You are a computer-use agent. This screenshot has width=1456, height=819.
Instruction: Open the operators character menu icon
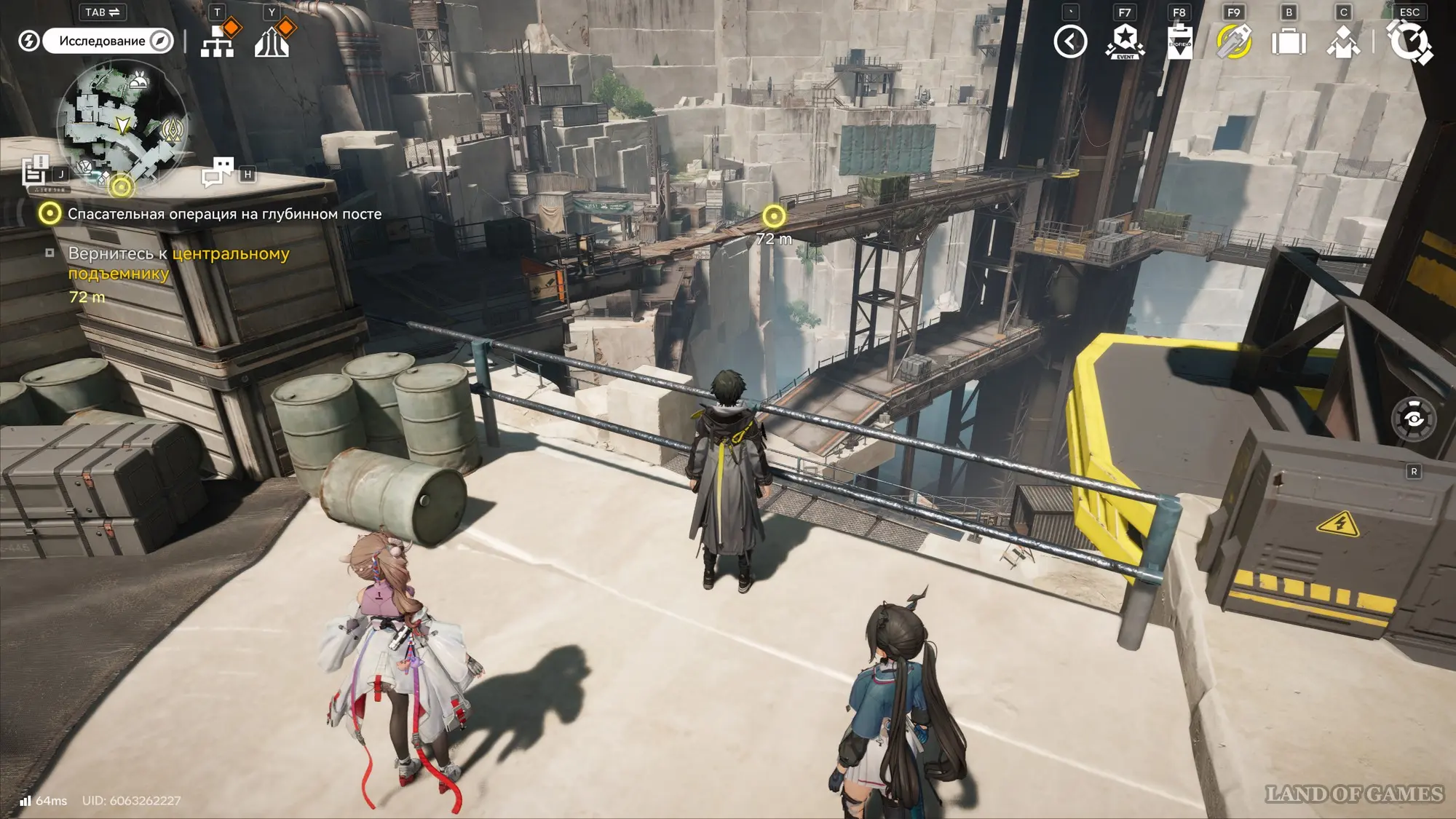click(1343, 41)
